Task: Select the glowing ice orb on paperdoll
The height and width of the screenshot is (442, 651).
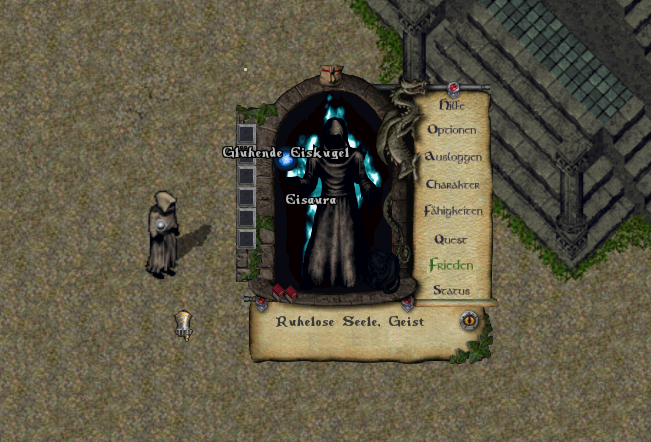Action: [286, 160]
